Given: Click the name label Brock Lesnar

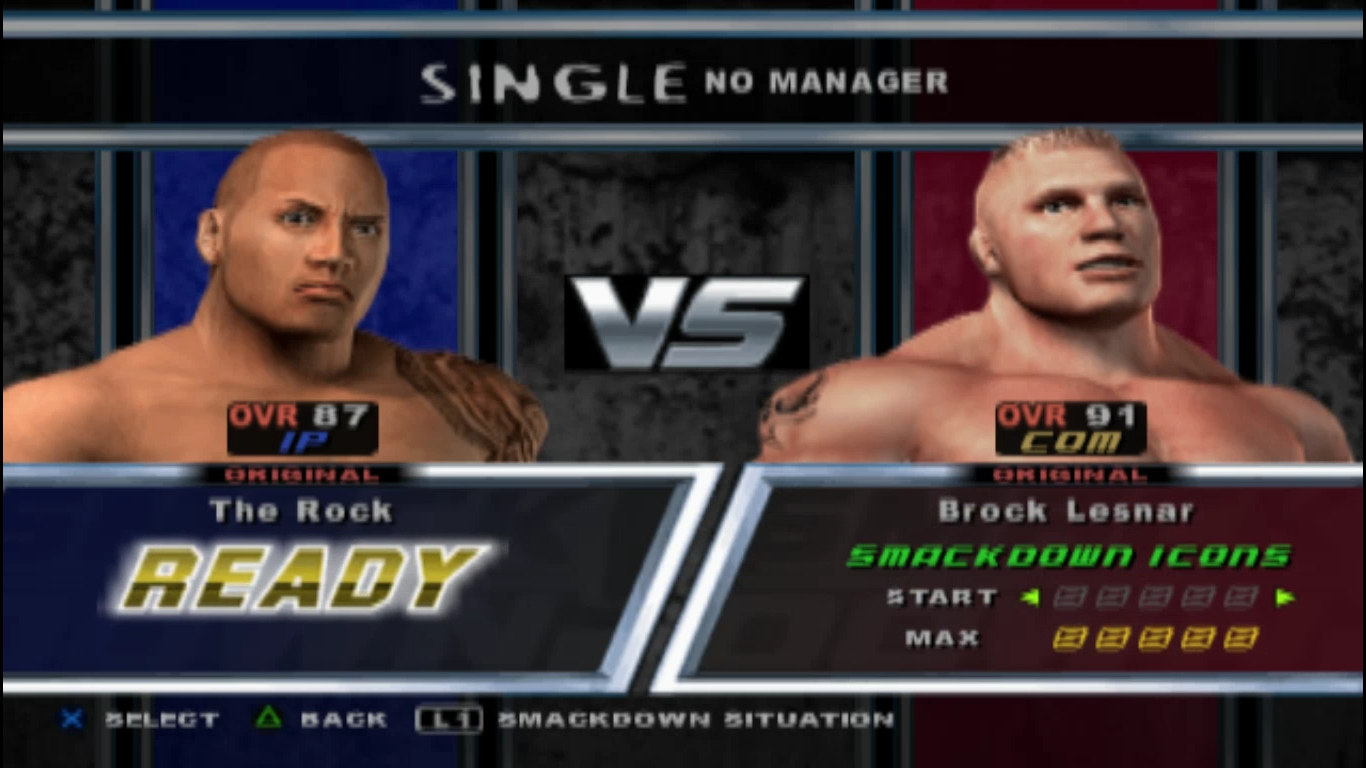Looking at the screenshot, I should coord(1068,510).
